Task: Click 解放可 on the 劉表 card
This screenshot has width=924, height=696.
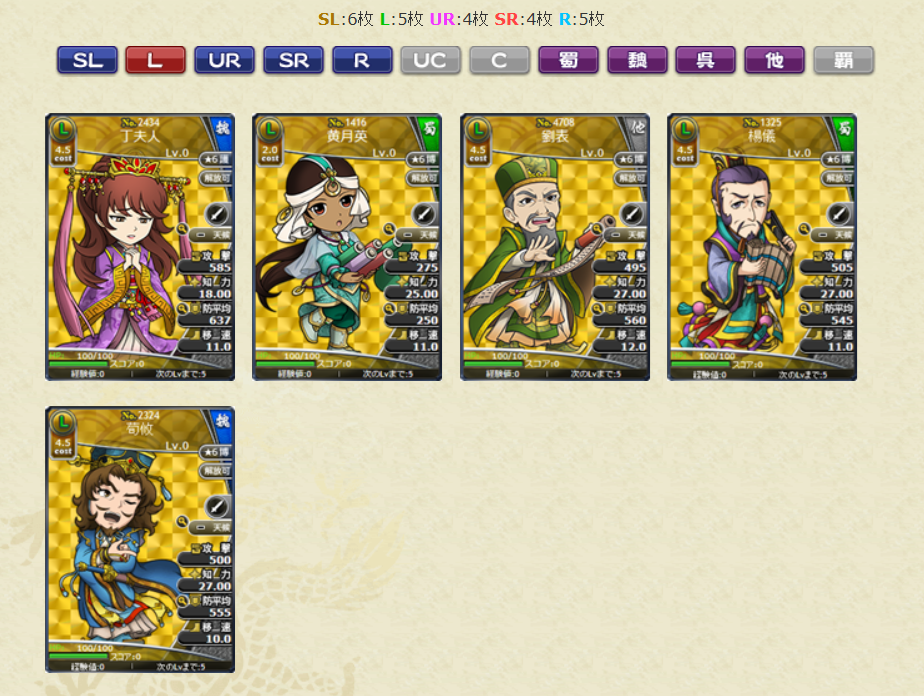Action: (630, 178)
